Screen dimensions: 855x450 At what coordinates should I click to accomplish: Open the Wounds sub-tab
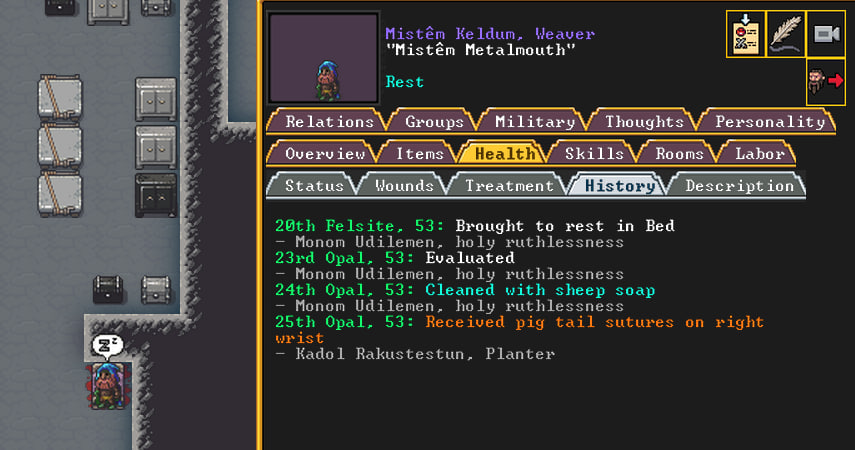[x=403, y=186]
